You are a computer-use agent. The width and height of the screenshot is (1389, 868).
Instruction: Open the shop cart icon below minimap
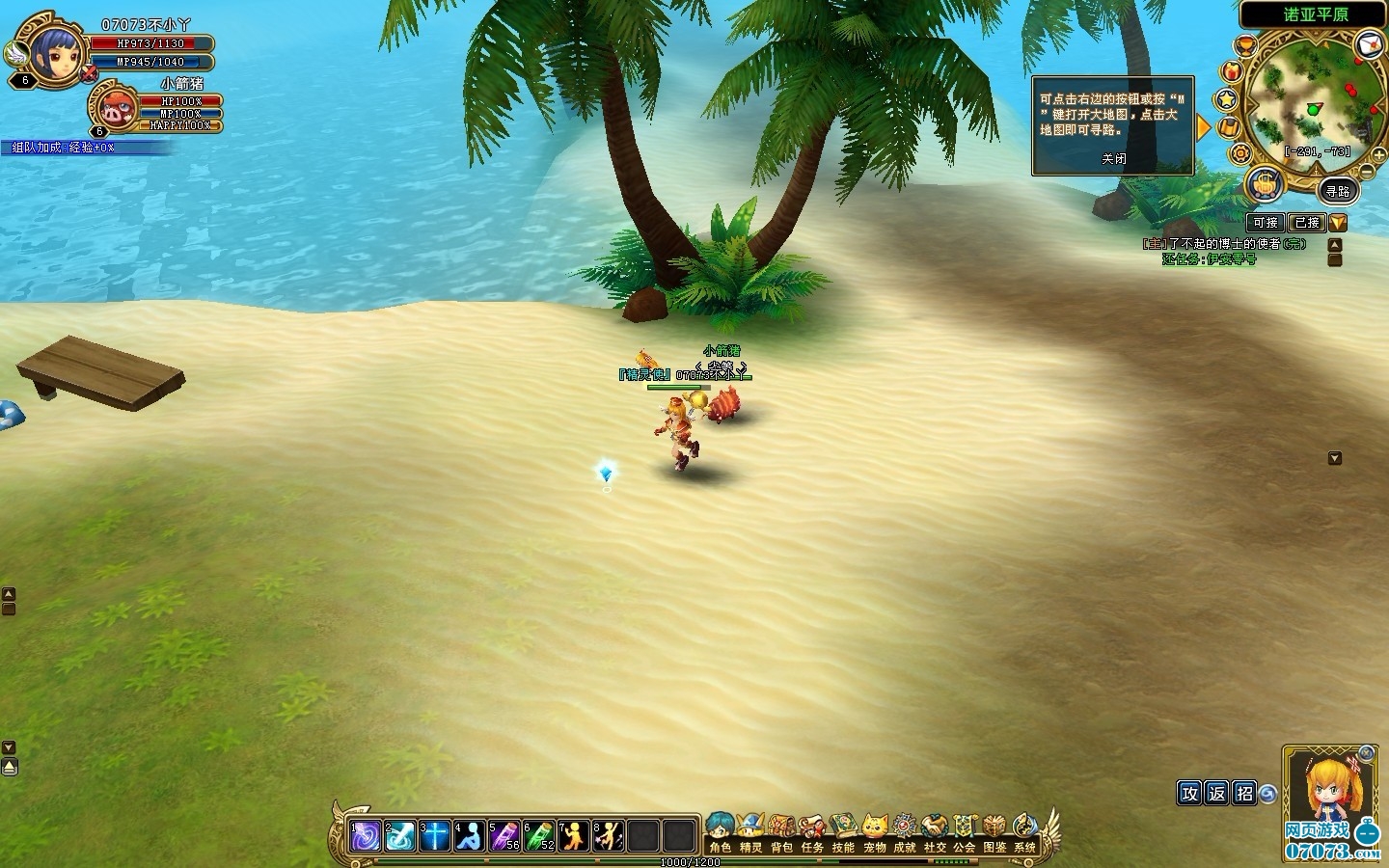click(x=1264, y=182)
